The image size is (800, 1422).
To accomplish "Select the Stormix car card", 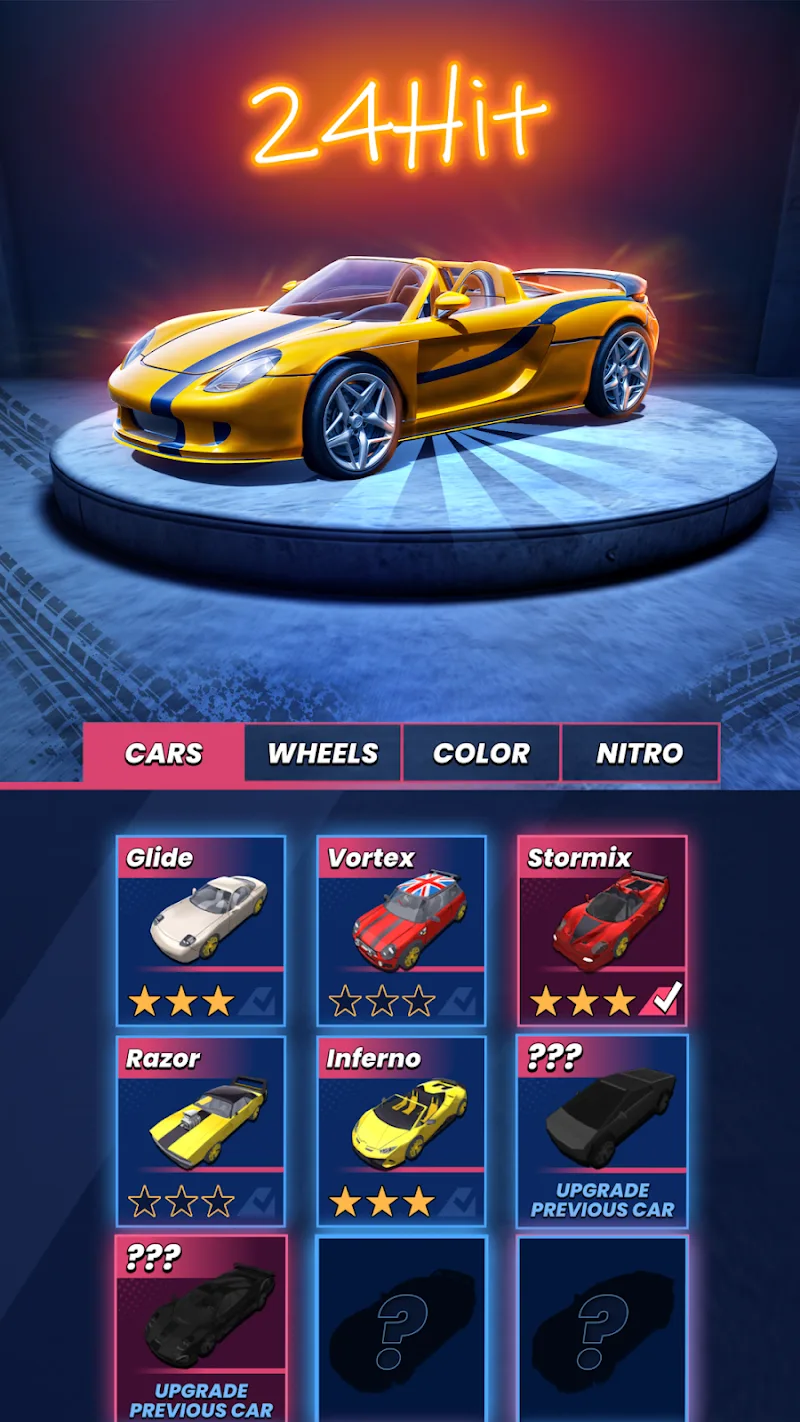I will pyautogui.click(x=602, y=930).
